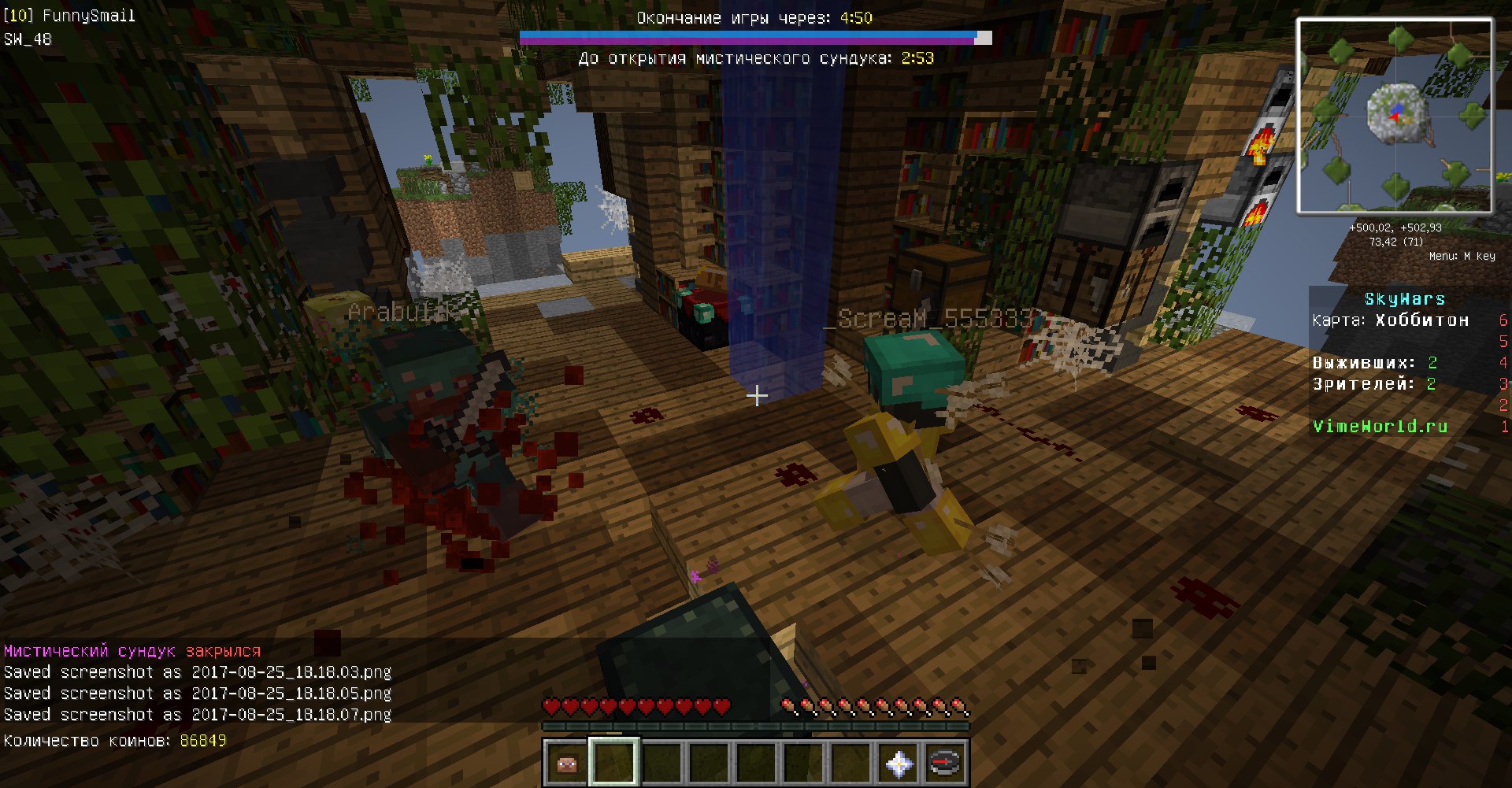
Task: Click the highlighted empty hotbar slot
Action: [x=614, y=762]
